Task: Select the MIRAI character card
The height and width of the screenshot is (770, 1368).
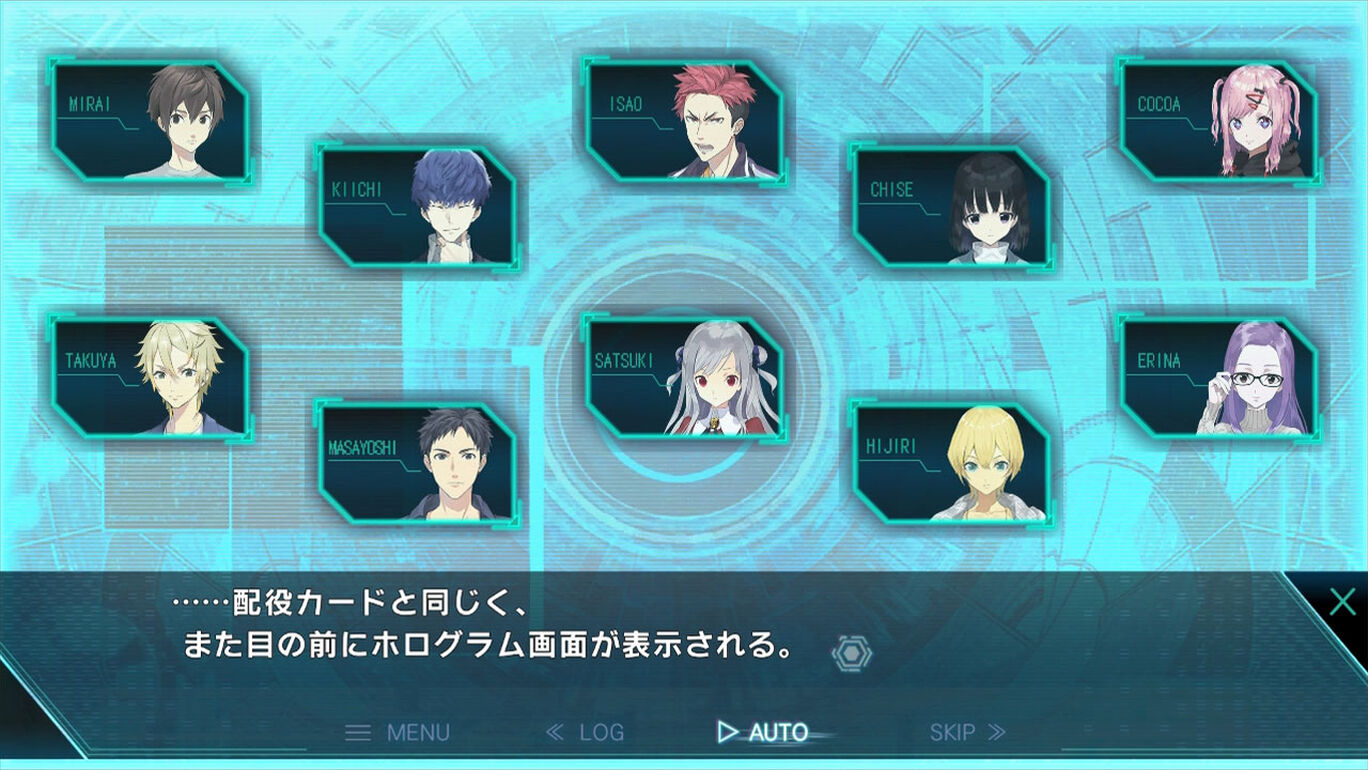Action: pos(150,120)
